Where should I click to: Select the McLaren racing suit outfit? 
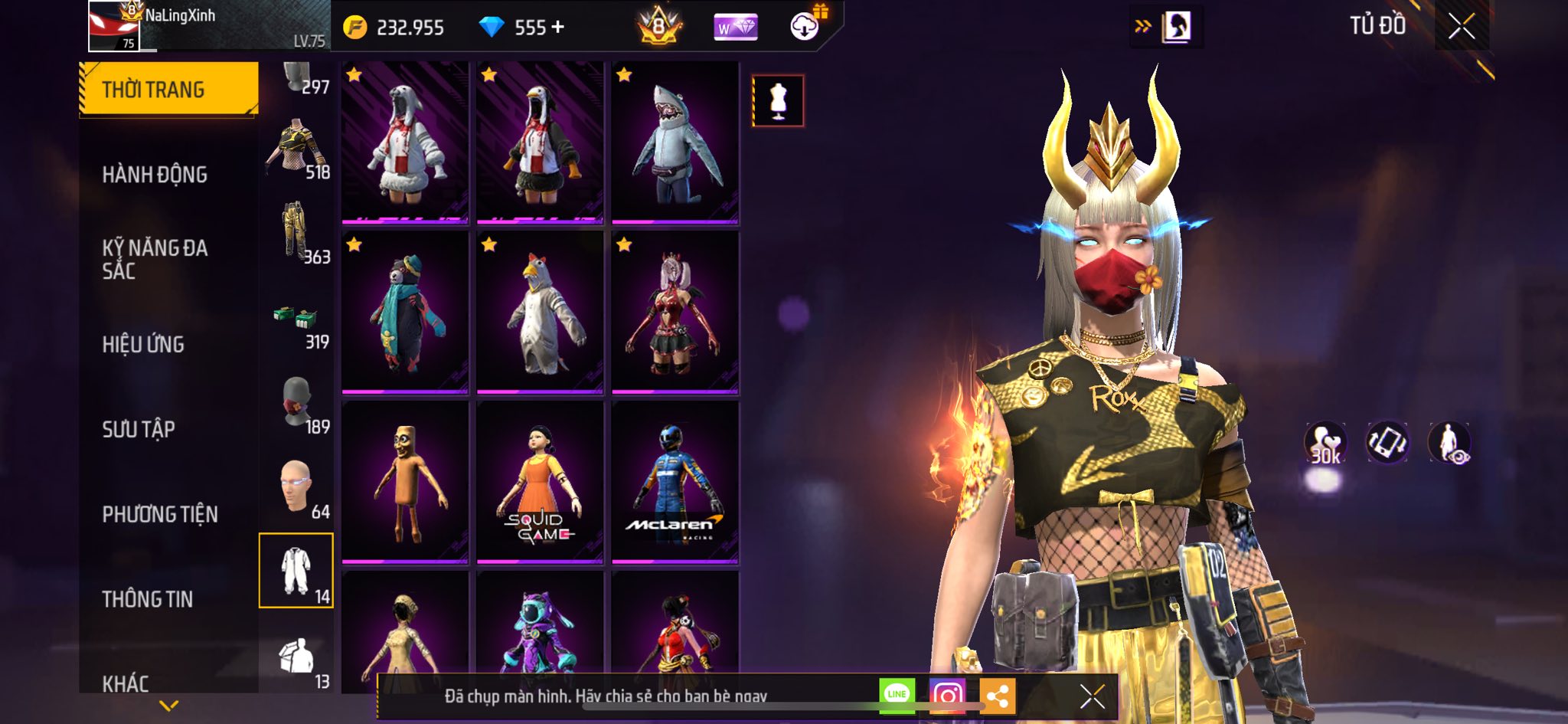click(x=675, y=482)
